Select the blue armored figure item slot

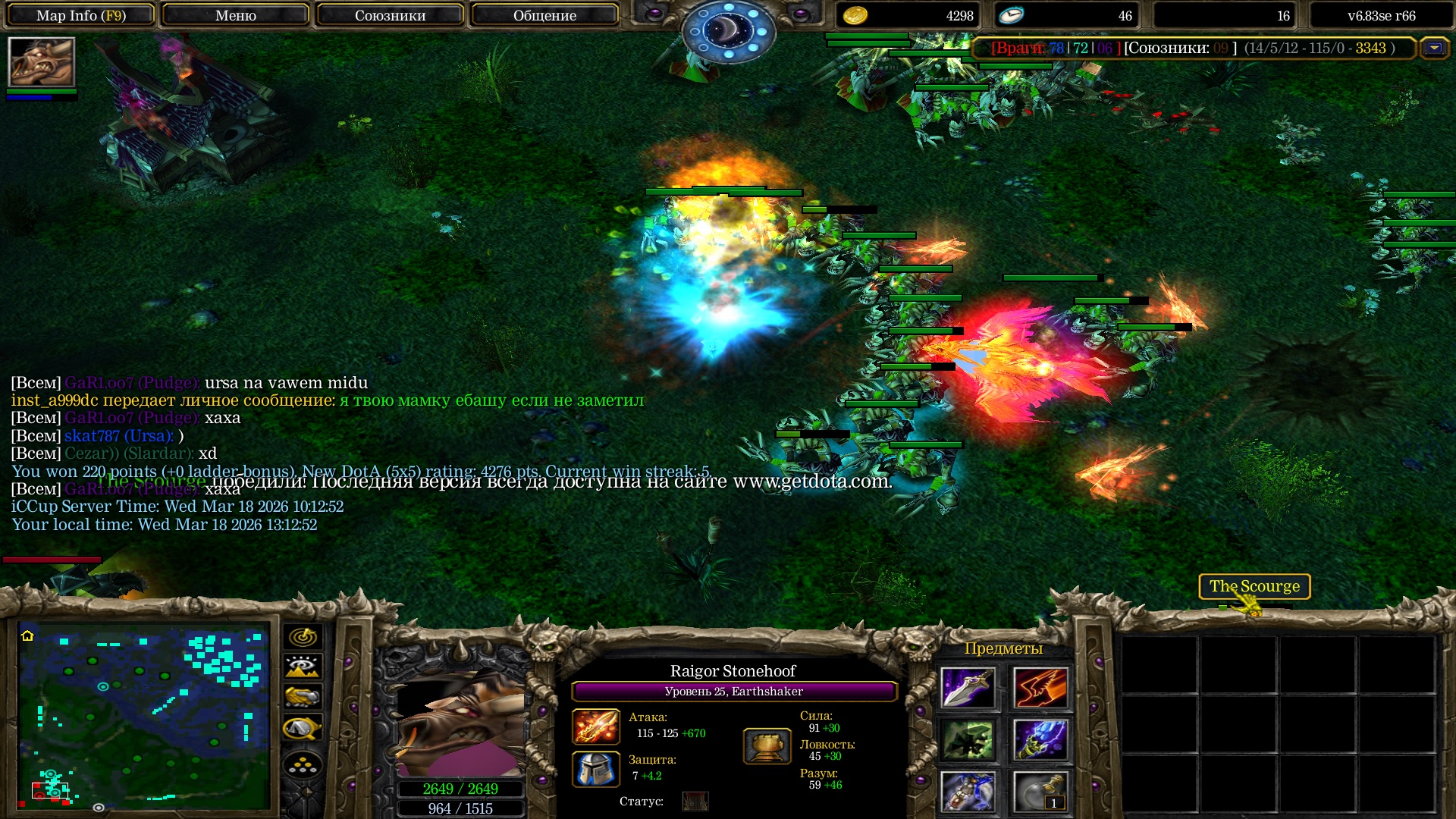968,792
